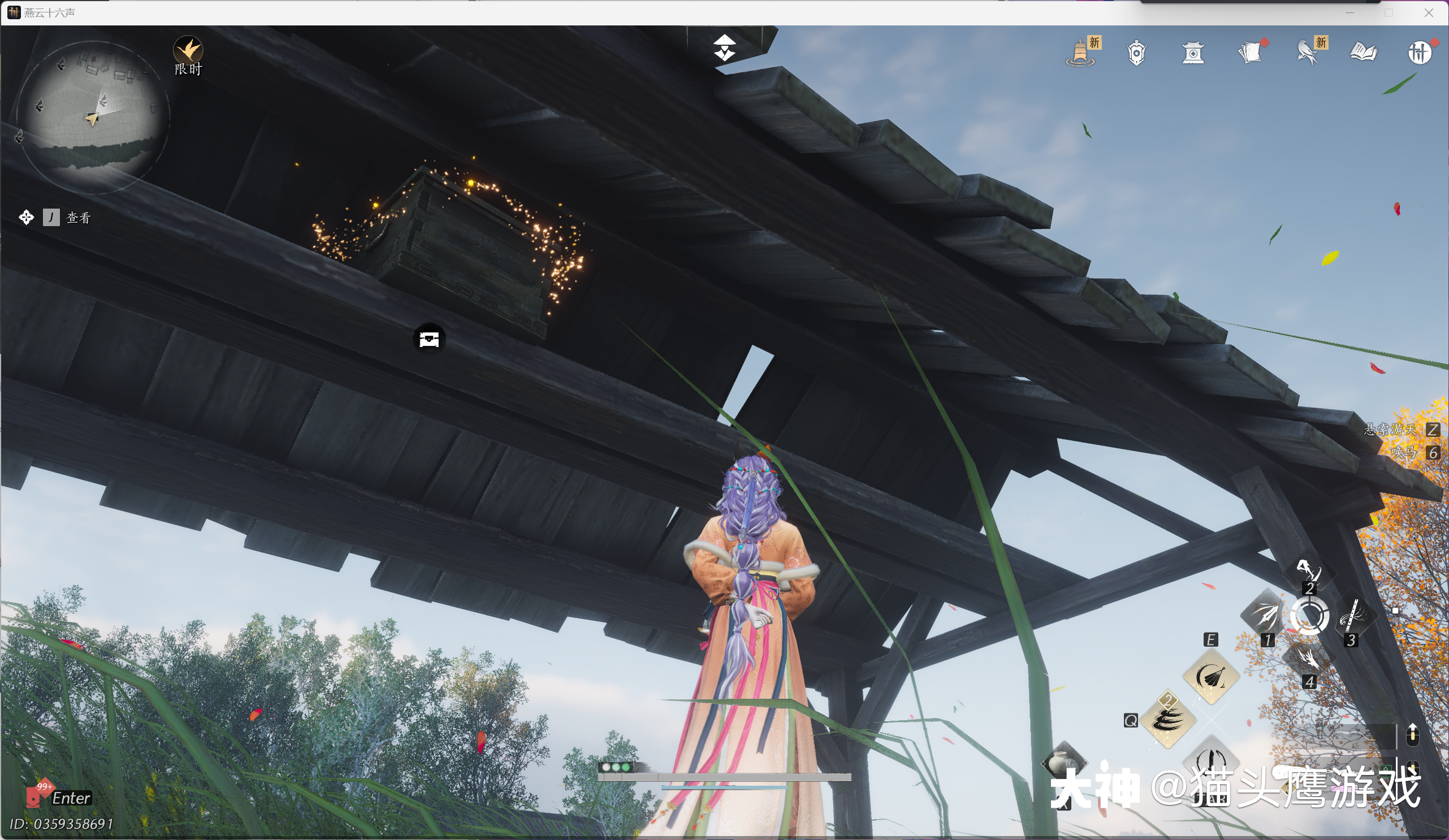This screenshot has height=840, width=1449.
Task: Open the bell icon marked 新
Action: pos(1081,54)
